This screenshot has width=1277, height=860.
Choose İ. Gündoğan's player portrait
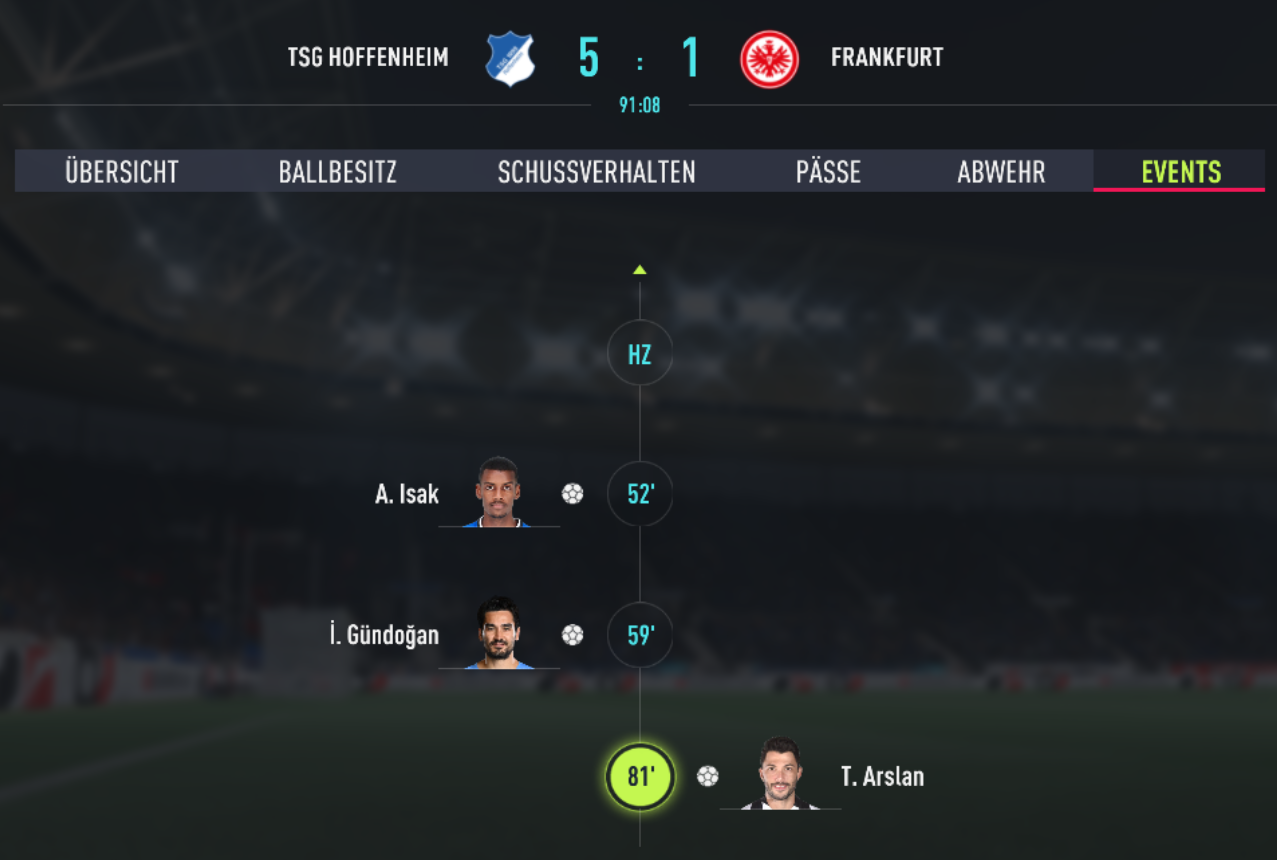498,634
